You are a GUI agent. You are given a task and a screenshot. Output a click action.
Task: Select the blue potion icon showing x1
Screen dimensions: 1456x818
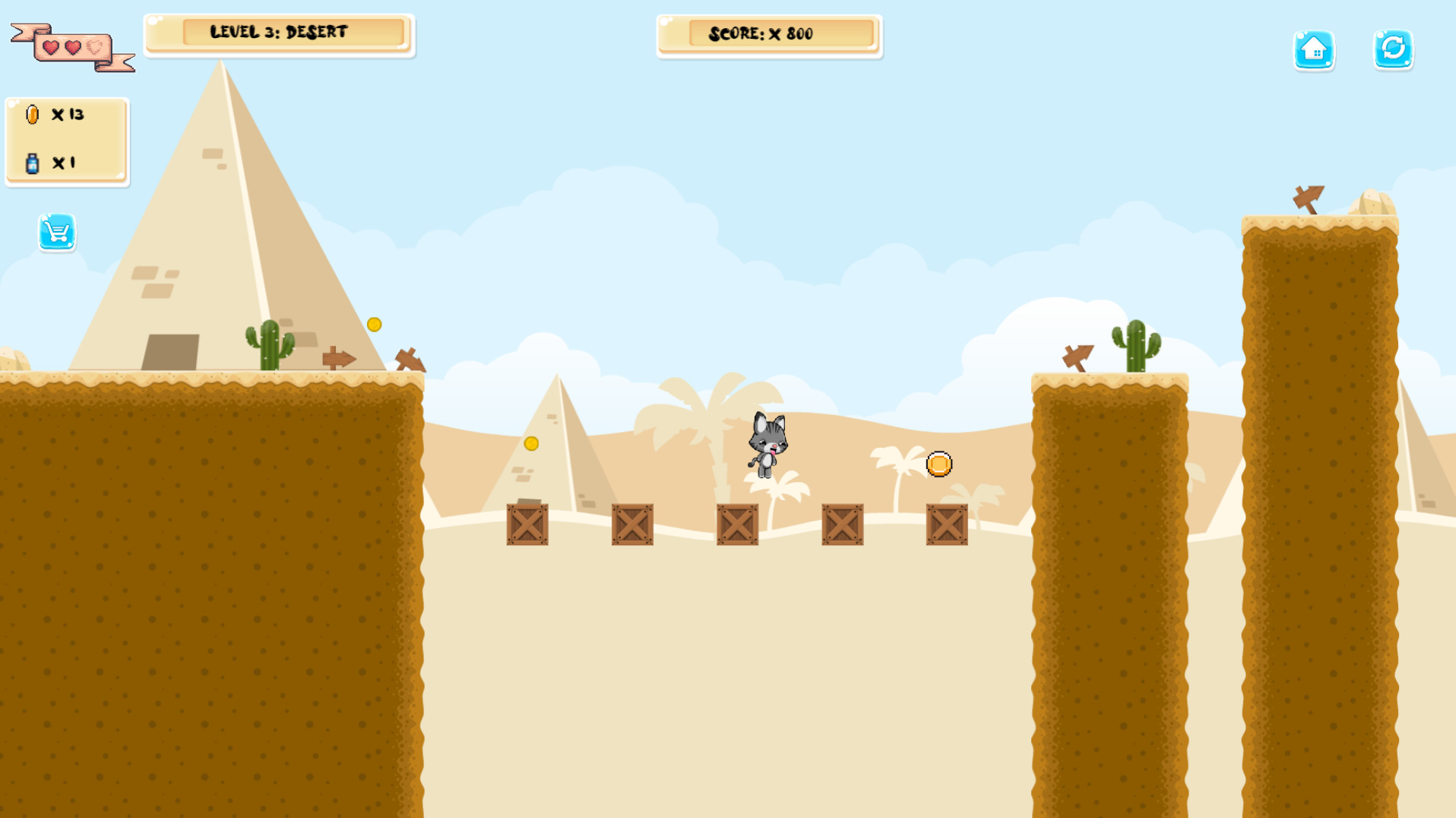pos(32,161)
